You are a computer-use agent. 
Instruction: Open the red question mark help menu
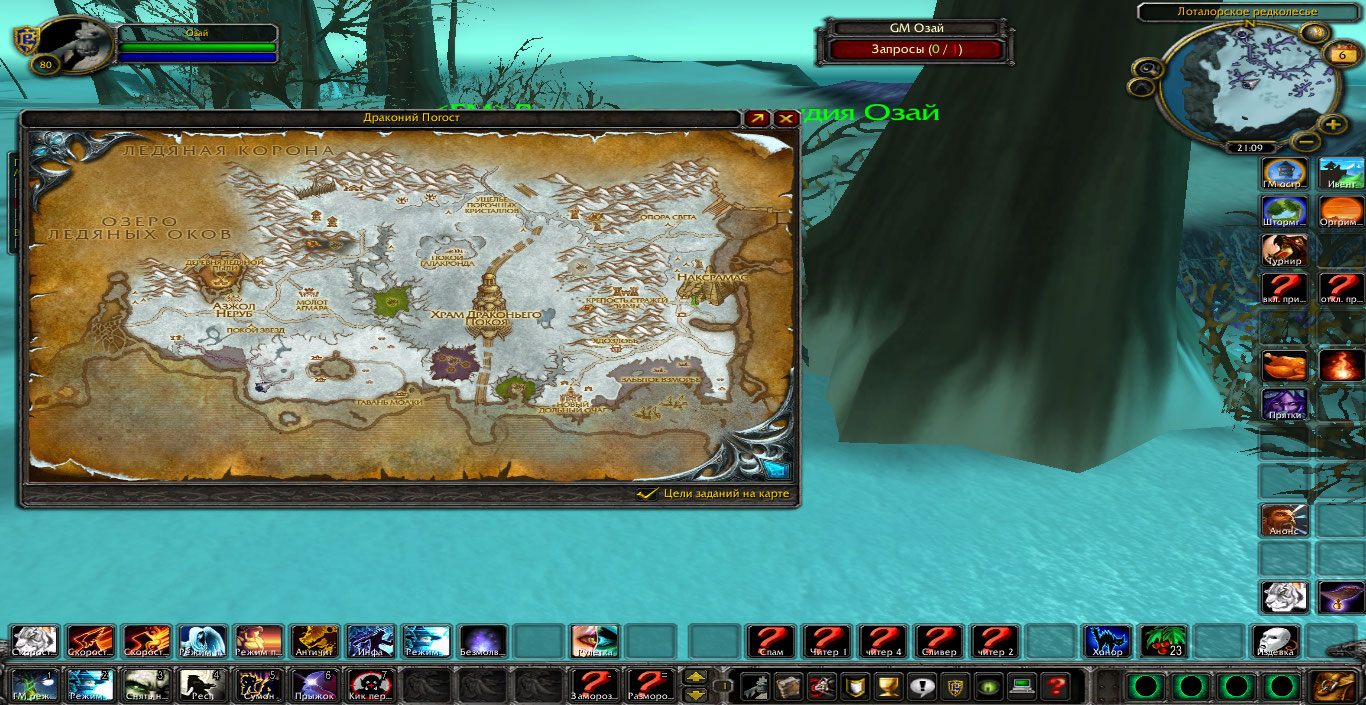pyautogui.click(x=1054, y=686)
